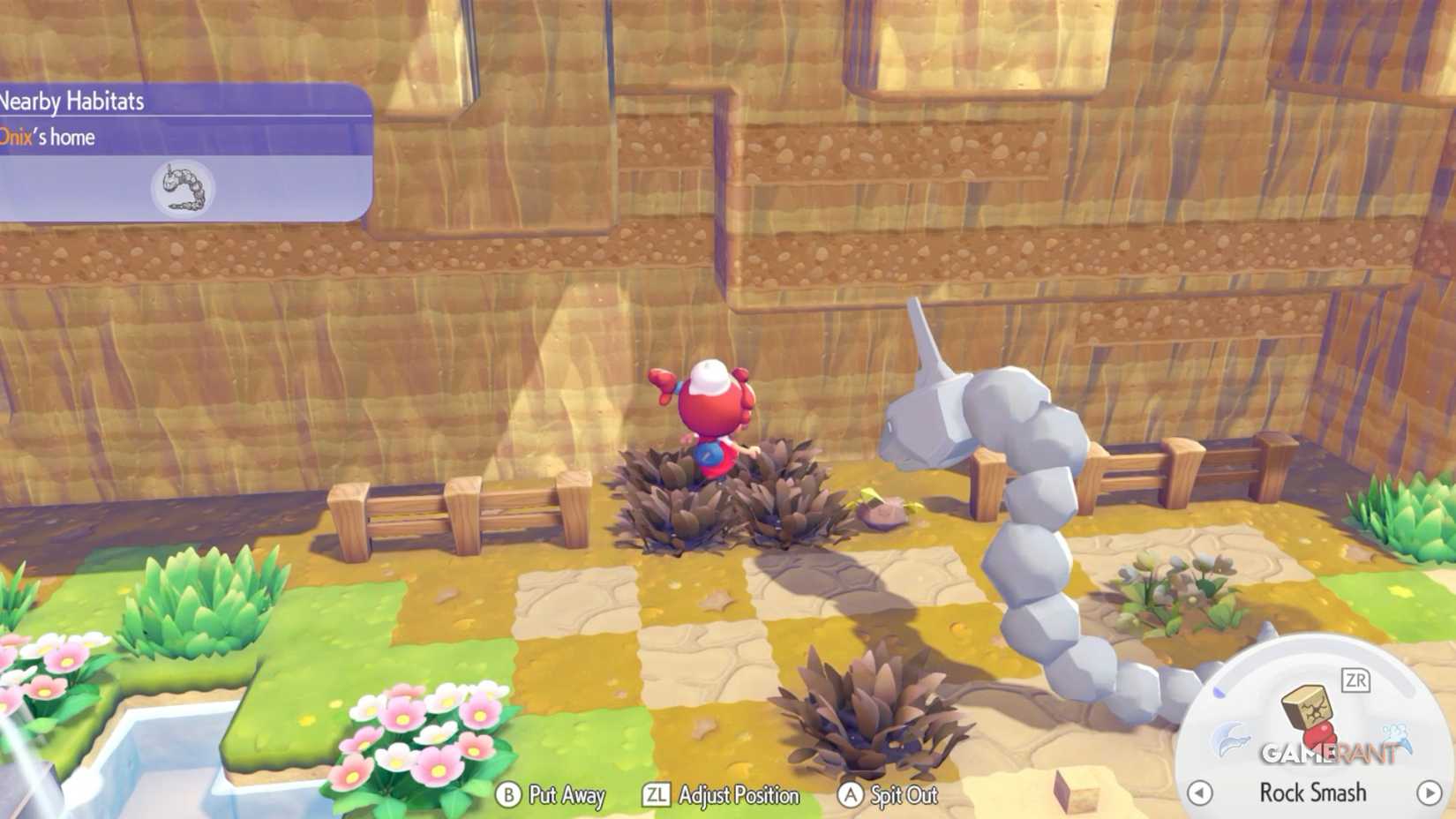Toggle the technique wheel by clicking its circle

1315,733
